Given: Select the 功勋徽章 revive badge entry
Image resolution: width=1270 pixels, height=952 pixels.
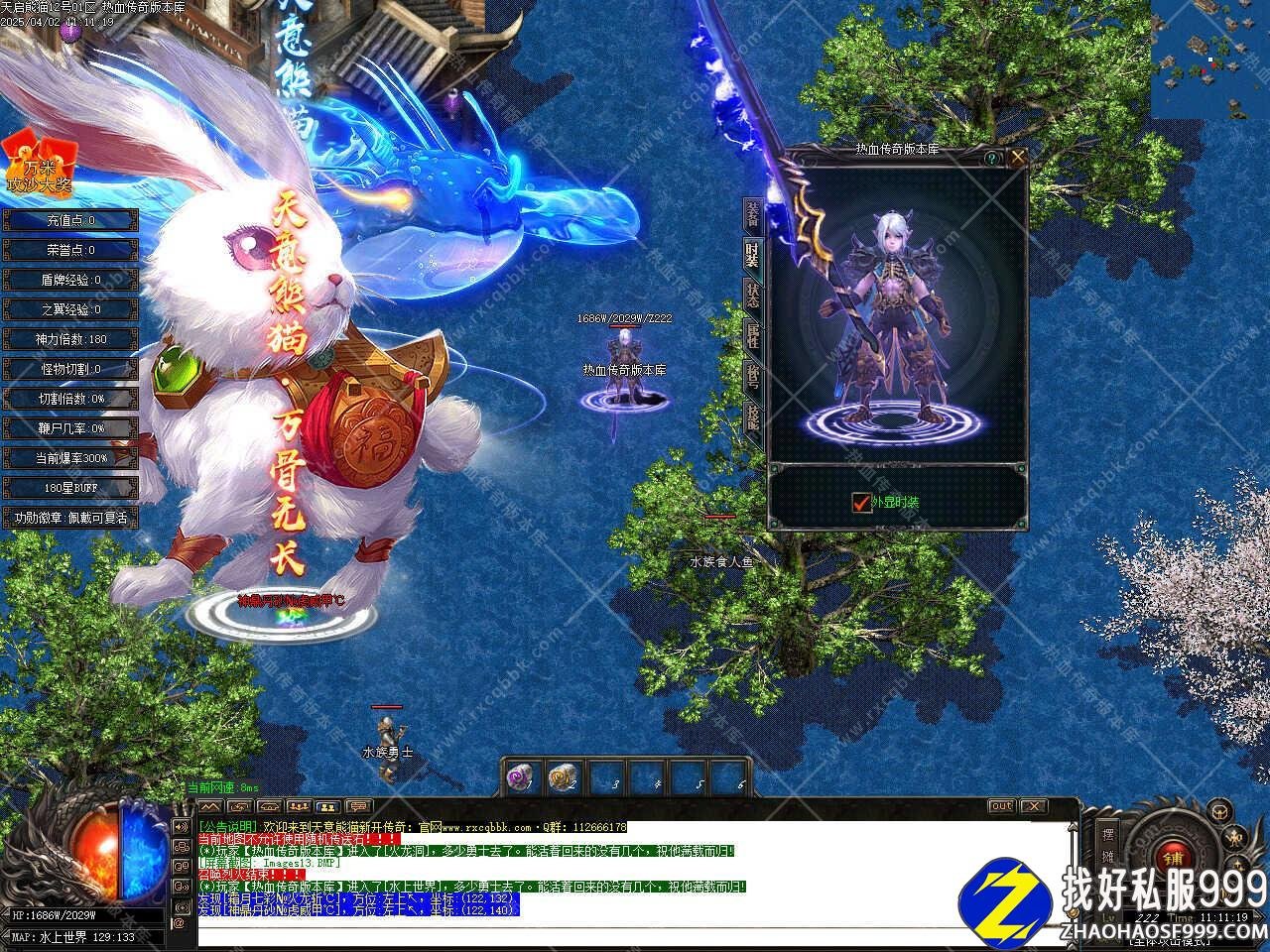Looking at the screenshot, I should point(69,518).
